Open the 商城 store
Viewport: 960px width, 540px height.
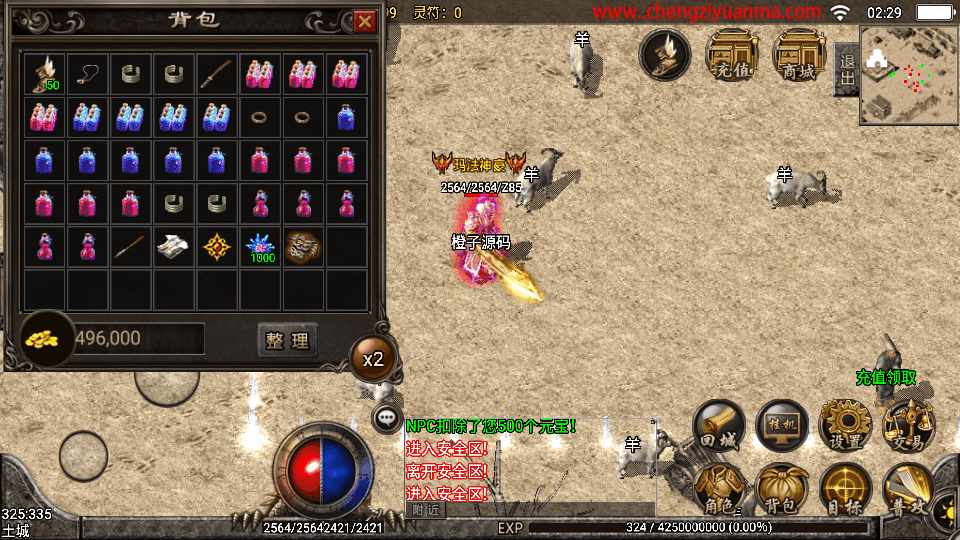pos(799,55)
